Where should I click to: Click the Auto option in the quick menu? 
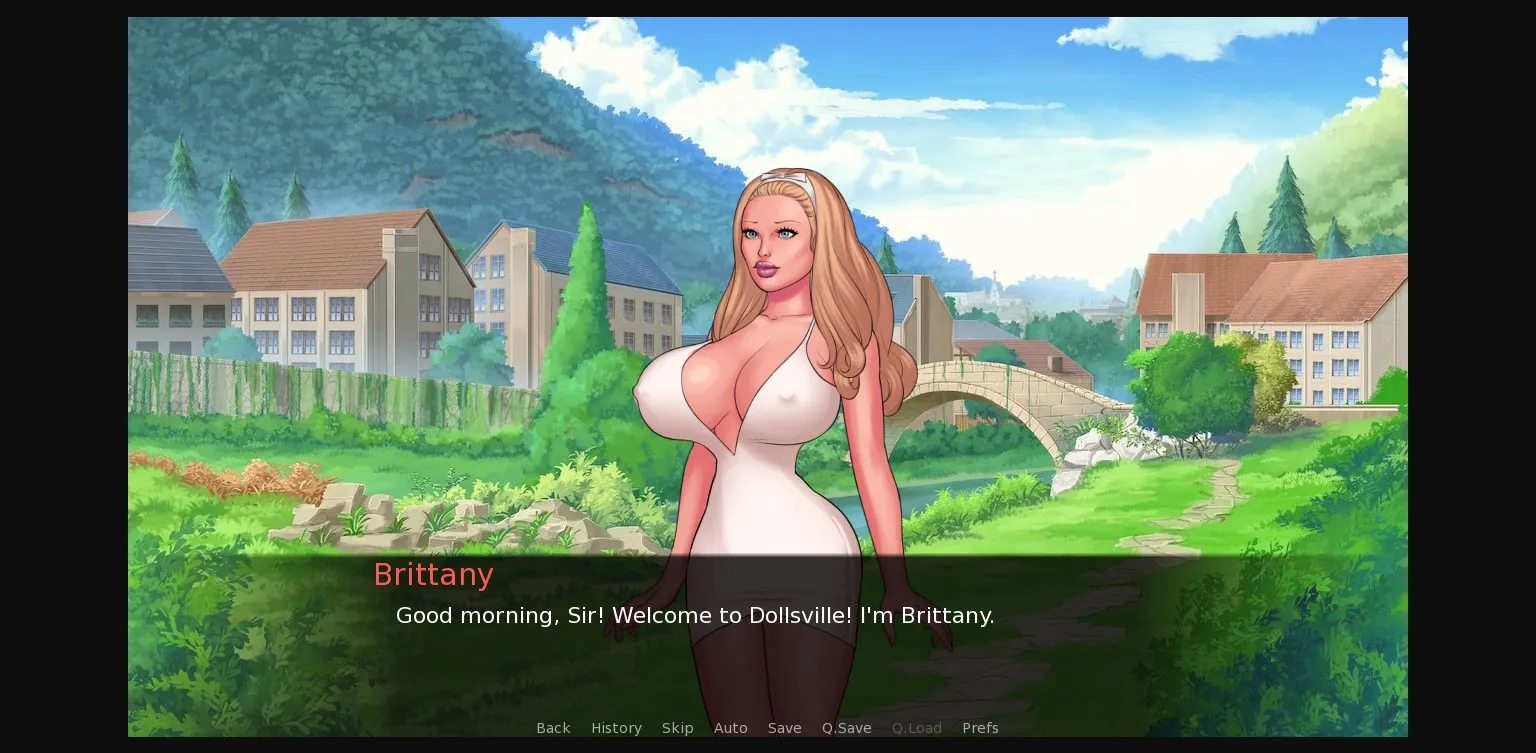(731, 728)
